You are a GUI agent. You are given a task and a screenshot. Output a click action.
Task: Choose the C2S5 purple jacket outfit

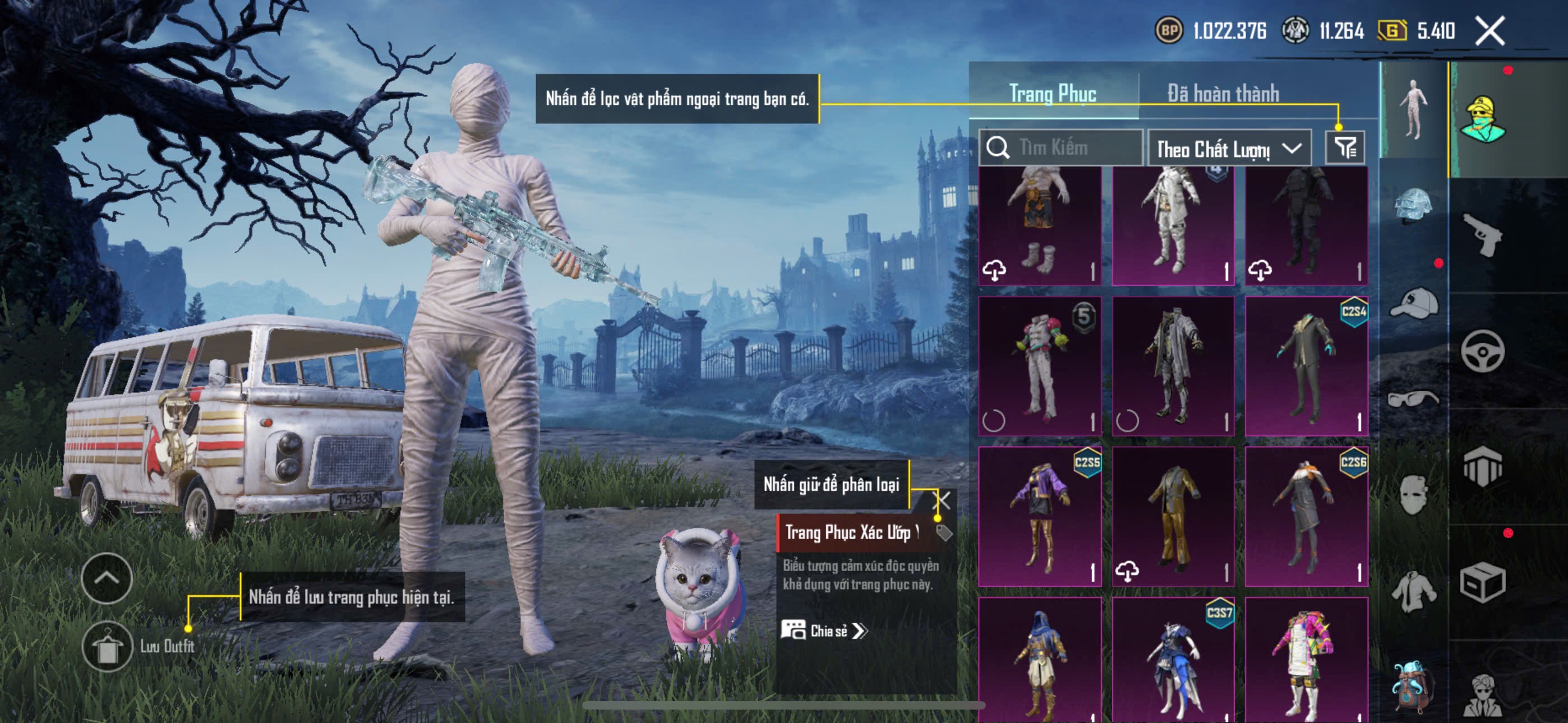click(1040, 516)
